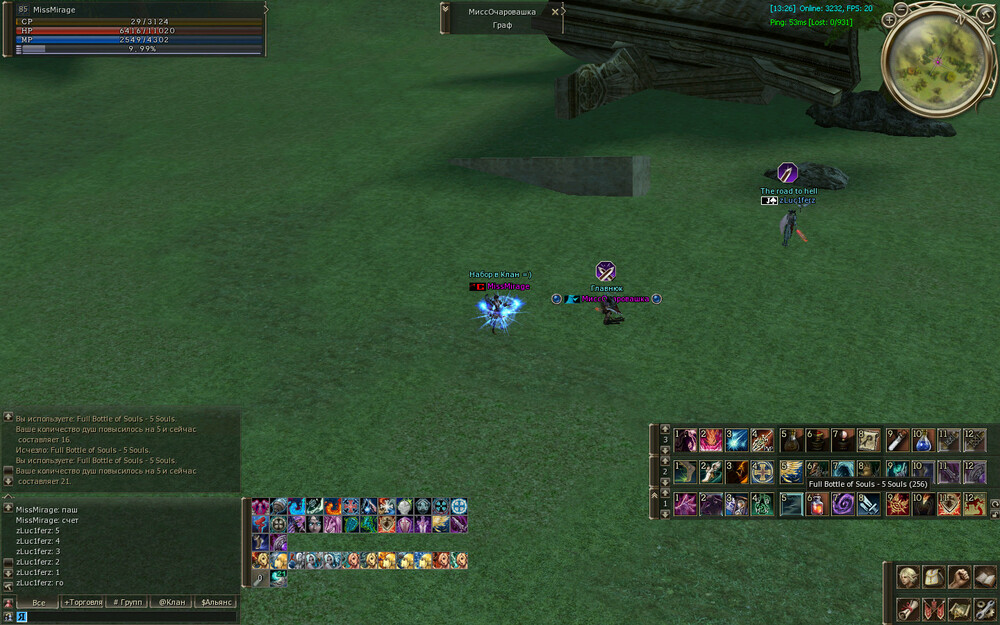Viewport: 1000px width, 625px height.
Task: Use the blue round flask in hotbar row 3
Action: (x=922, y=440)
